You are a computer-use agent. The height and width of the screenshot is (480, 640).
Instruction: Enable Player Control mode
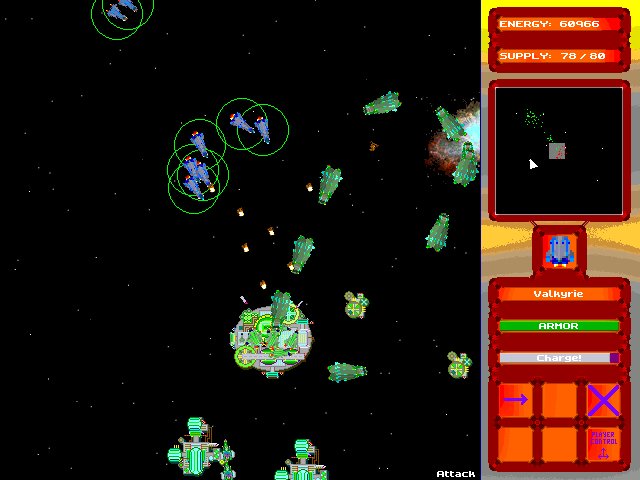(603, 444)
